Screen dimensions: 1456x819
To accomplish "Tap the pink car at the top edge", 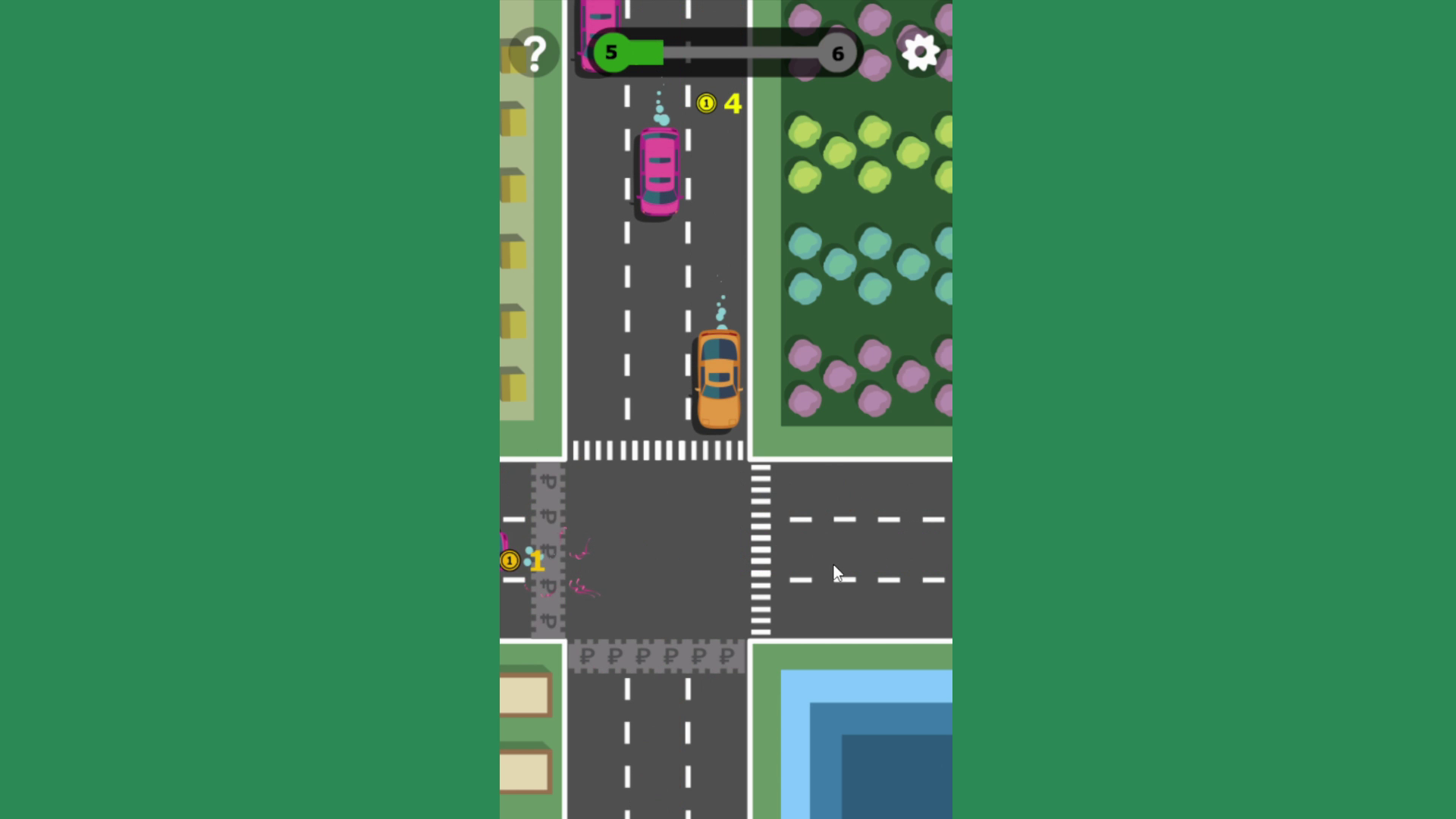I will [600, 15].
